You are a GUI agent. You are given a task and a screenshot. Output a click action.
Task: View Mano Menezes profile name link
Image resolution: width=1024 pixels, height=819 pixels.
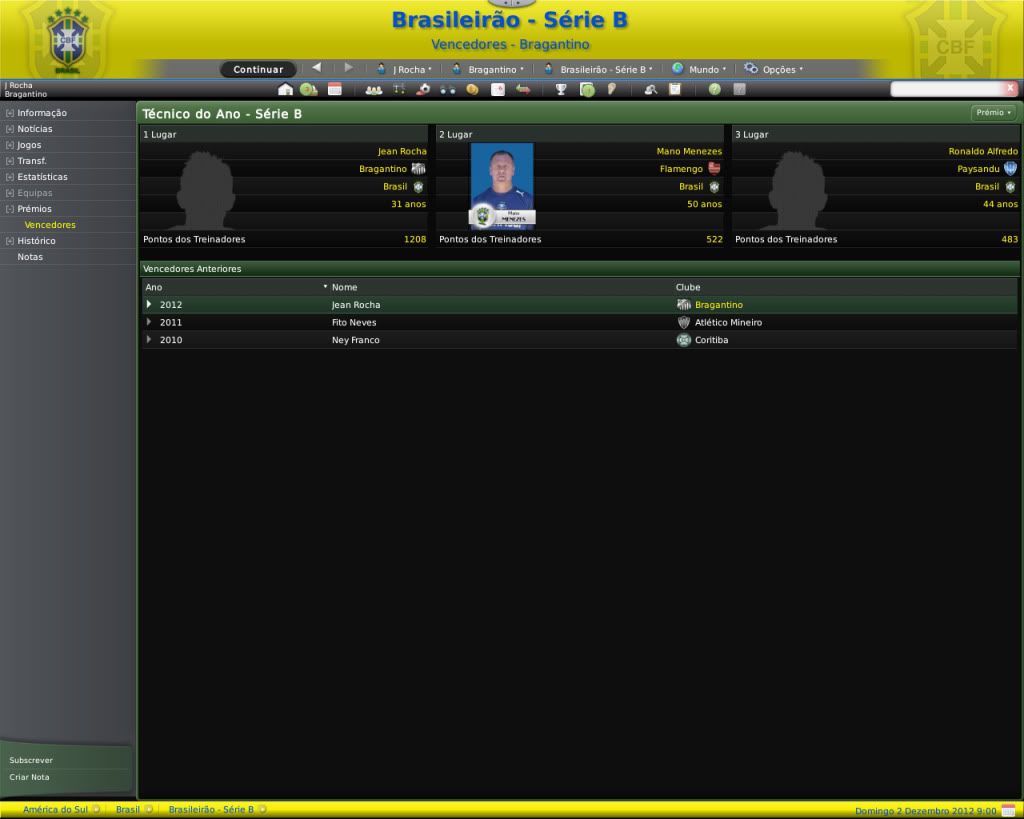click(x=689, y=152)
